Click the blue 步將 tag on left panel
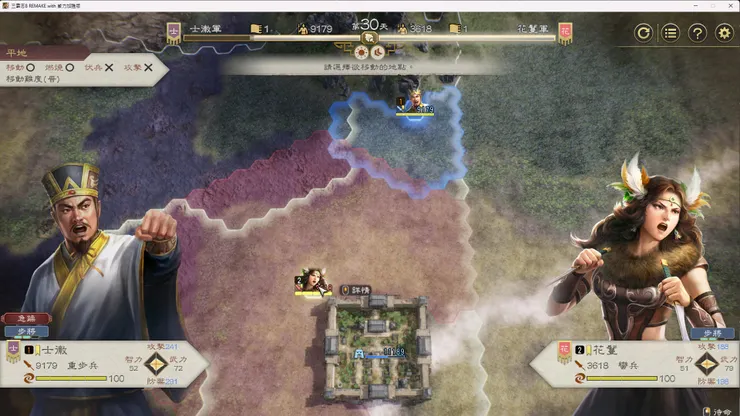Image resolution: width=740 pixels, height=416 pixels. click(x=26, y=331)
